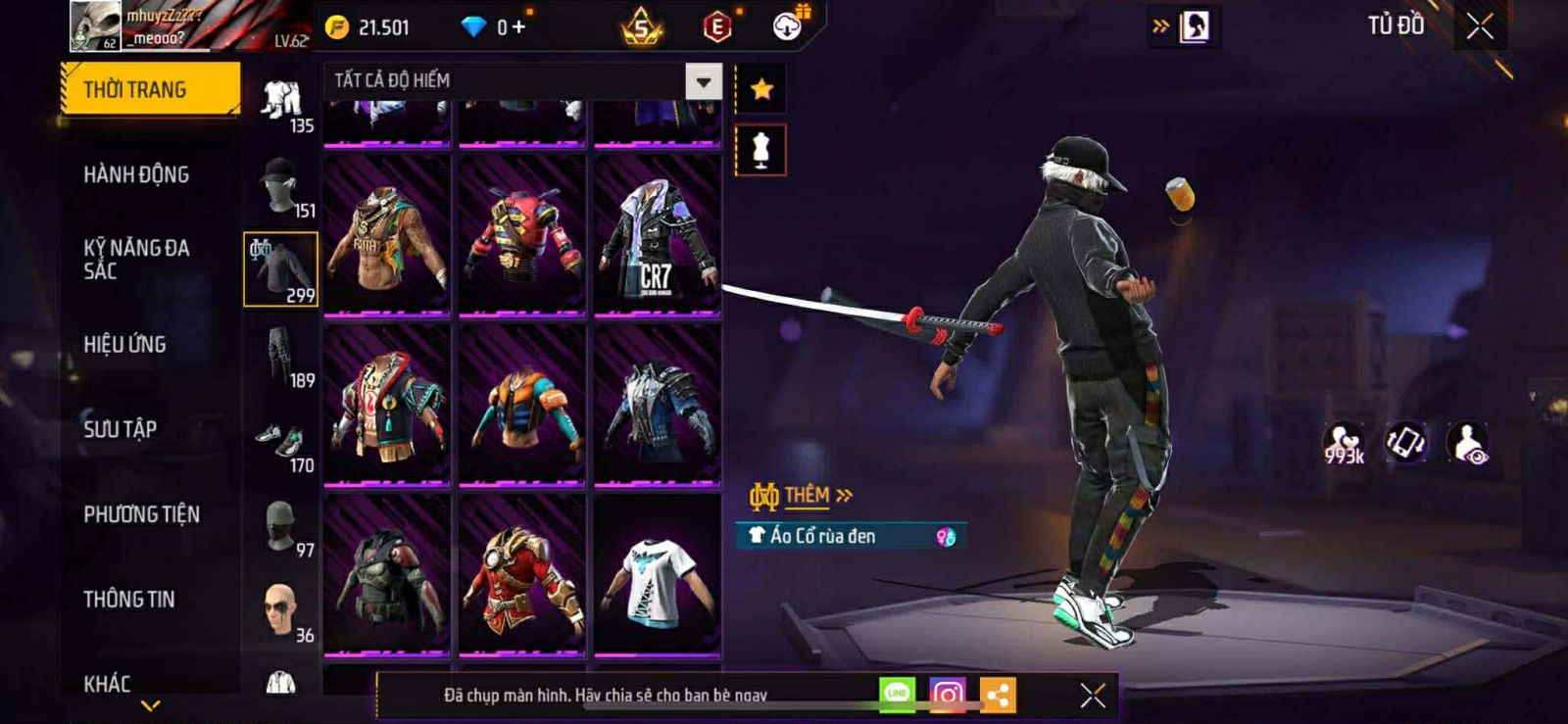Switch to PHƯƠNG TIỆN category
This screenshot has height=724, width=1568.
(141, 514)
